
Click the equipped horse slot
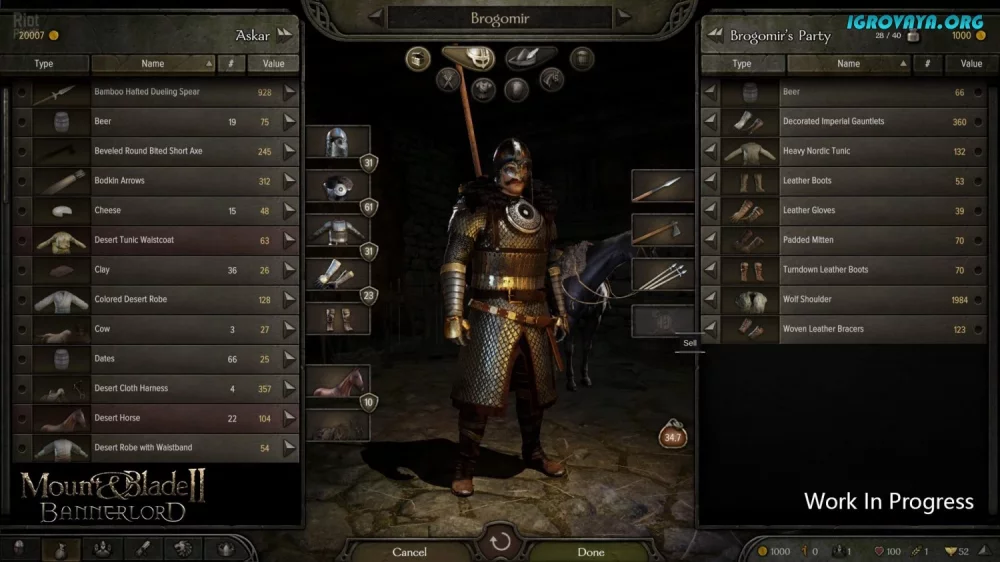click(337, 382)
